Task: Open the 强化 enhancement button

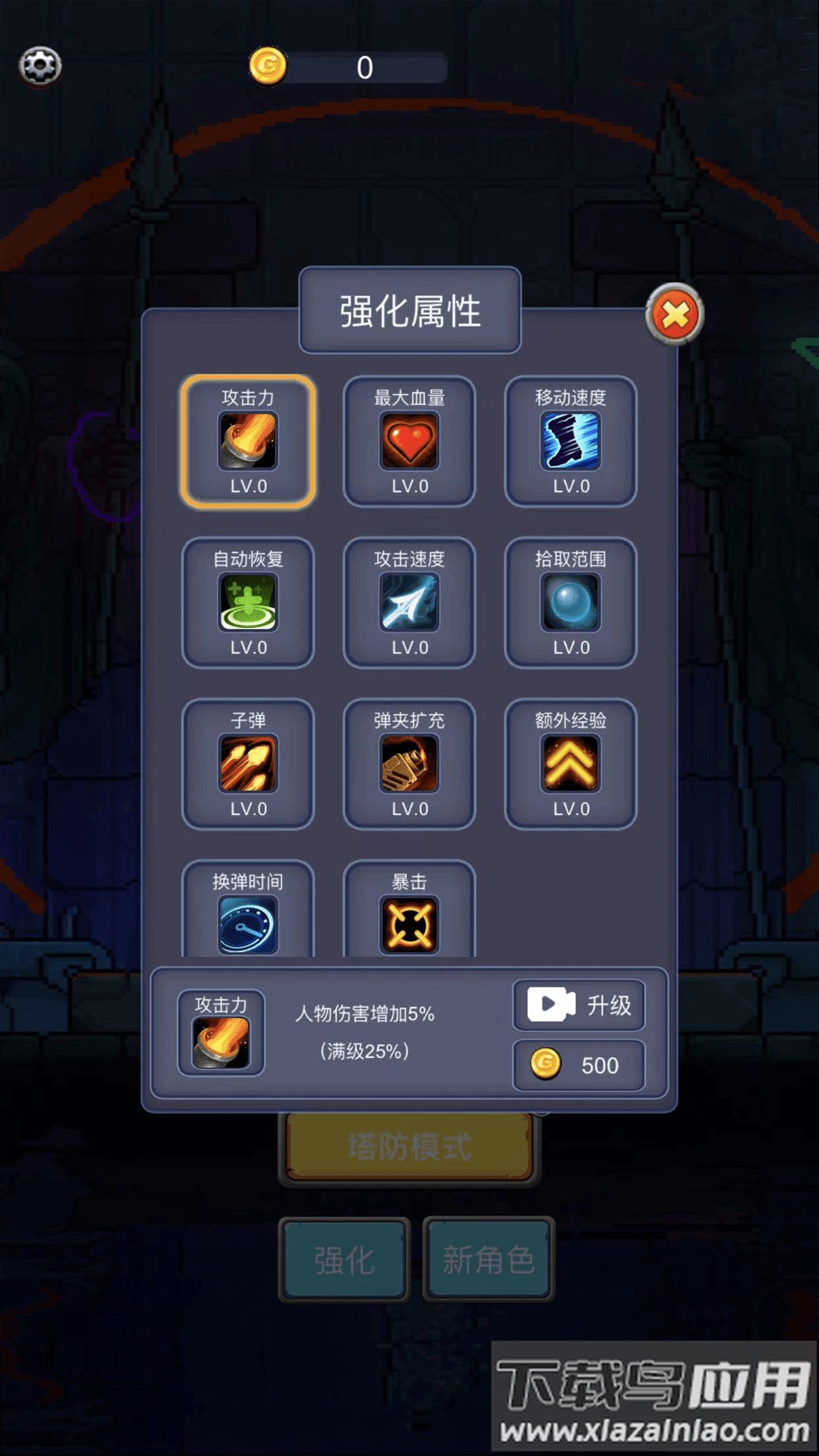Action: [344, 1260]
